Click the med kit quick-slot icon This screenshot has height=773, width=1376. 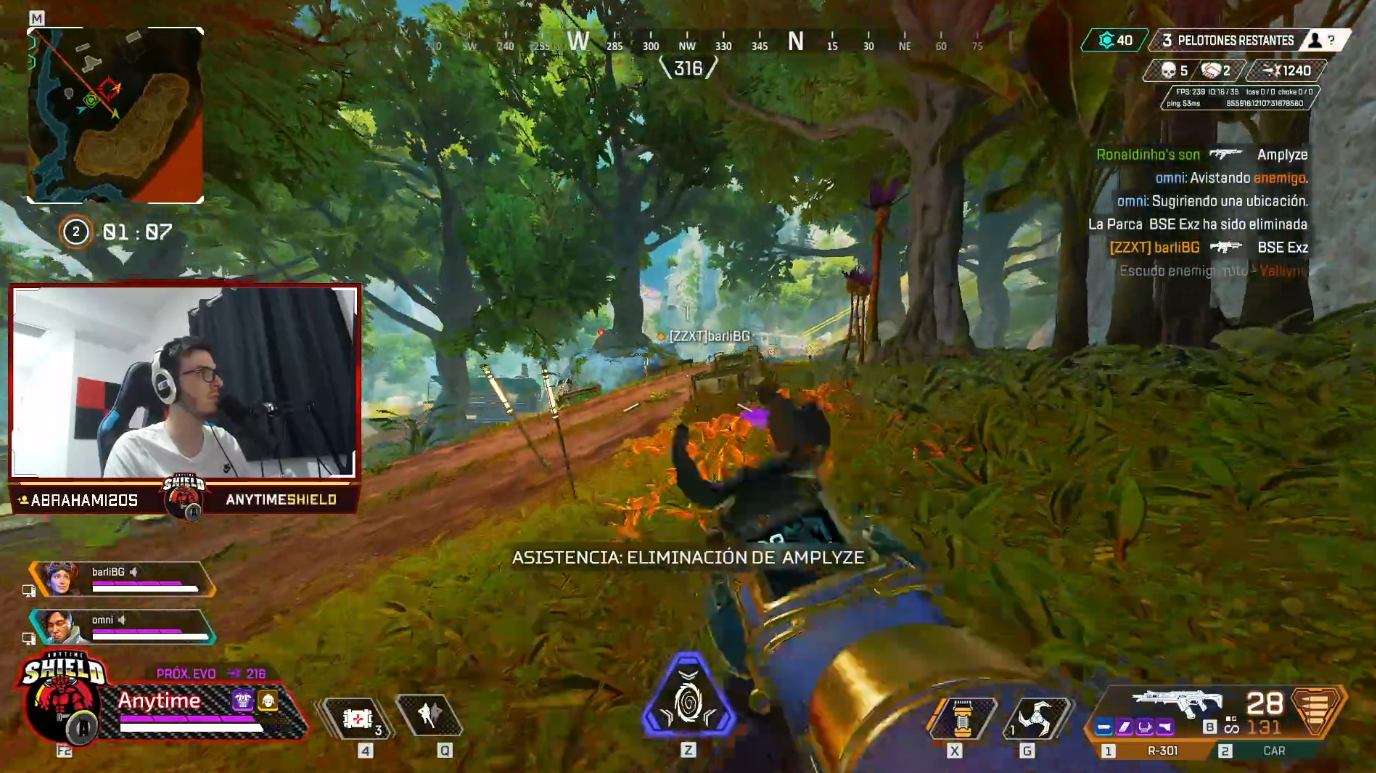click(358, 718)
